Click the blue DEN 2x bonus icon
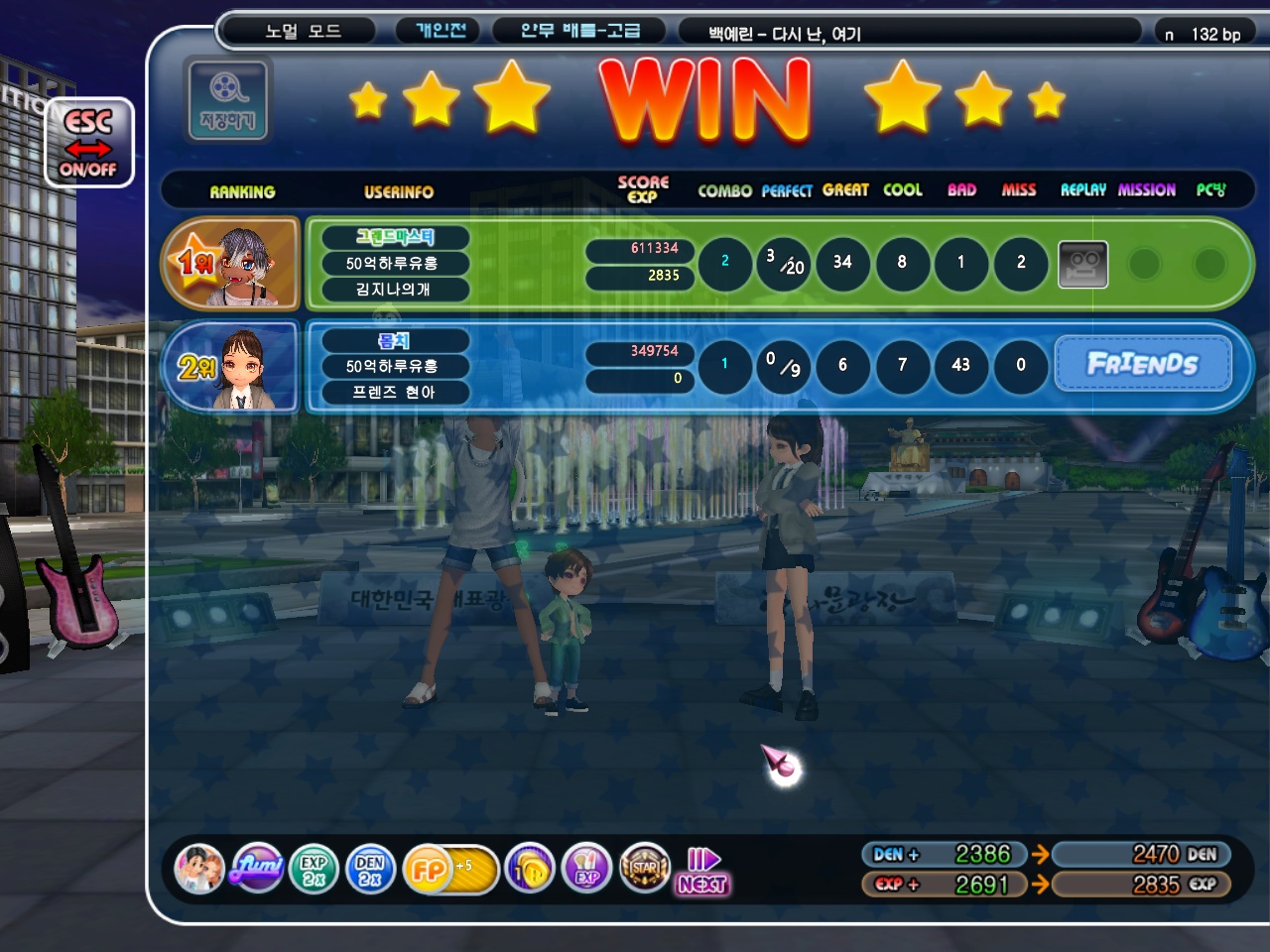Image resolution: width=1270 pixels, height=952 pixels. point(370,870)
